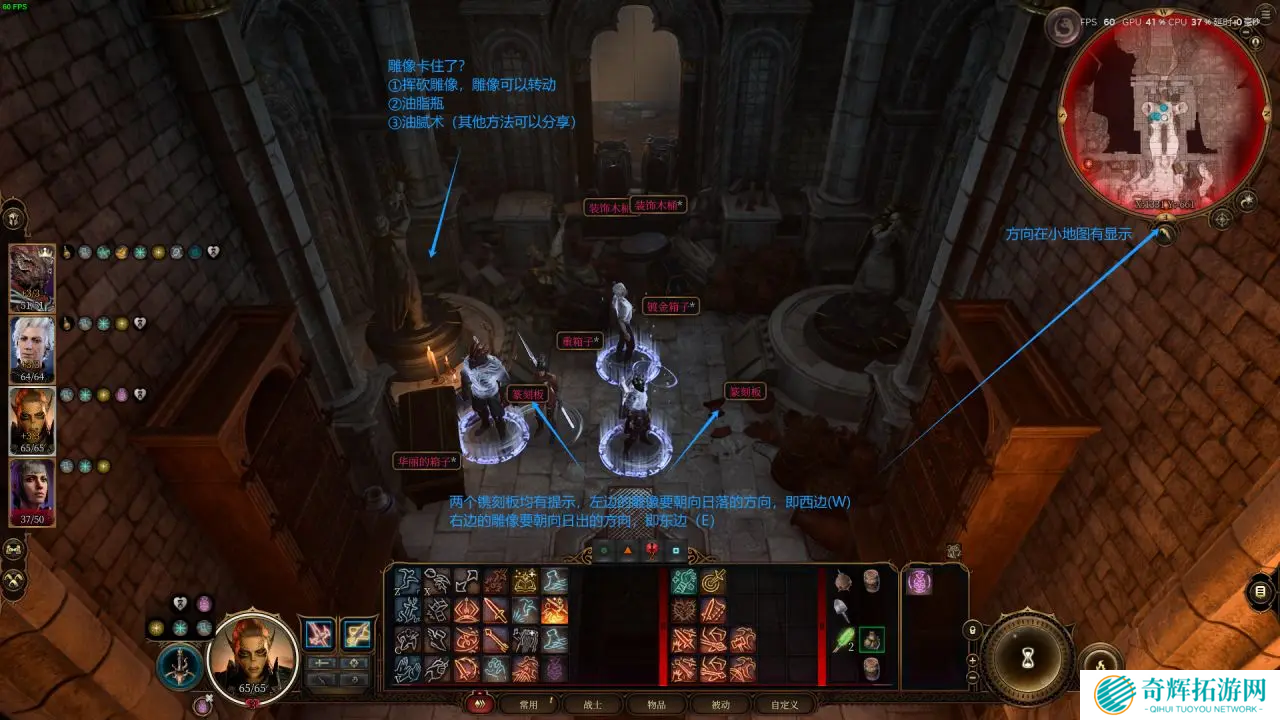Show the 被动 hotbar tab
This screenshot has height=720, width=1280.
[x=720, y=704]
